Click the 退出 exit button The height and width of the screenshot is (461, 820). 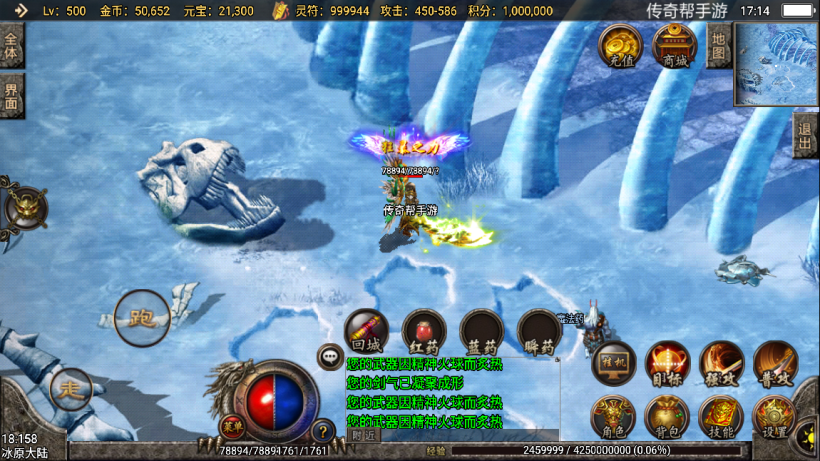tap(805, 135)
